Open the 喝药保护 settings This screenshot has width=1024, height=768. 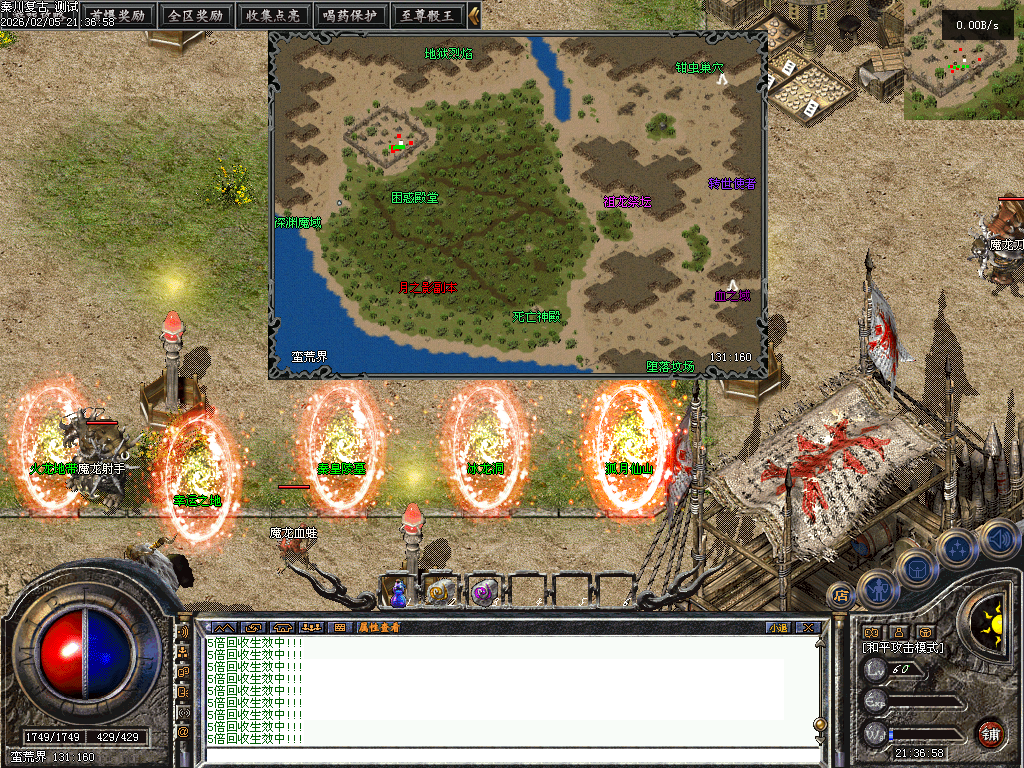(x=351, y=15)
